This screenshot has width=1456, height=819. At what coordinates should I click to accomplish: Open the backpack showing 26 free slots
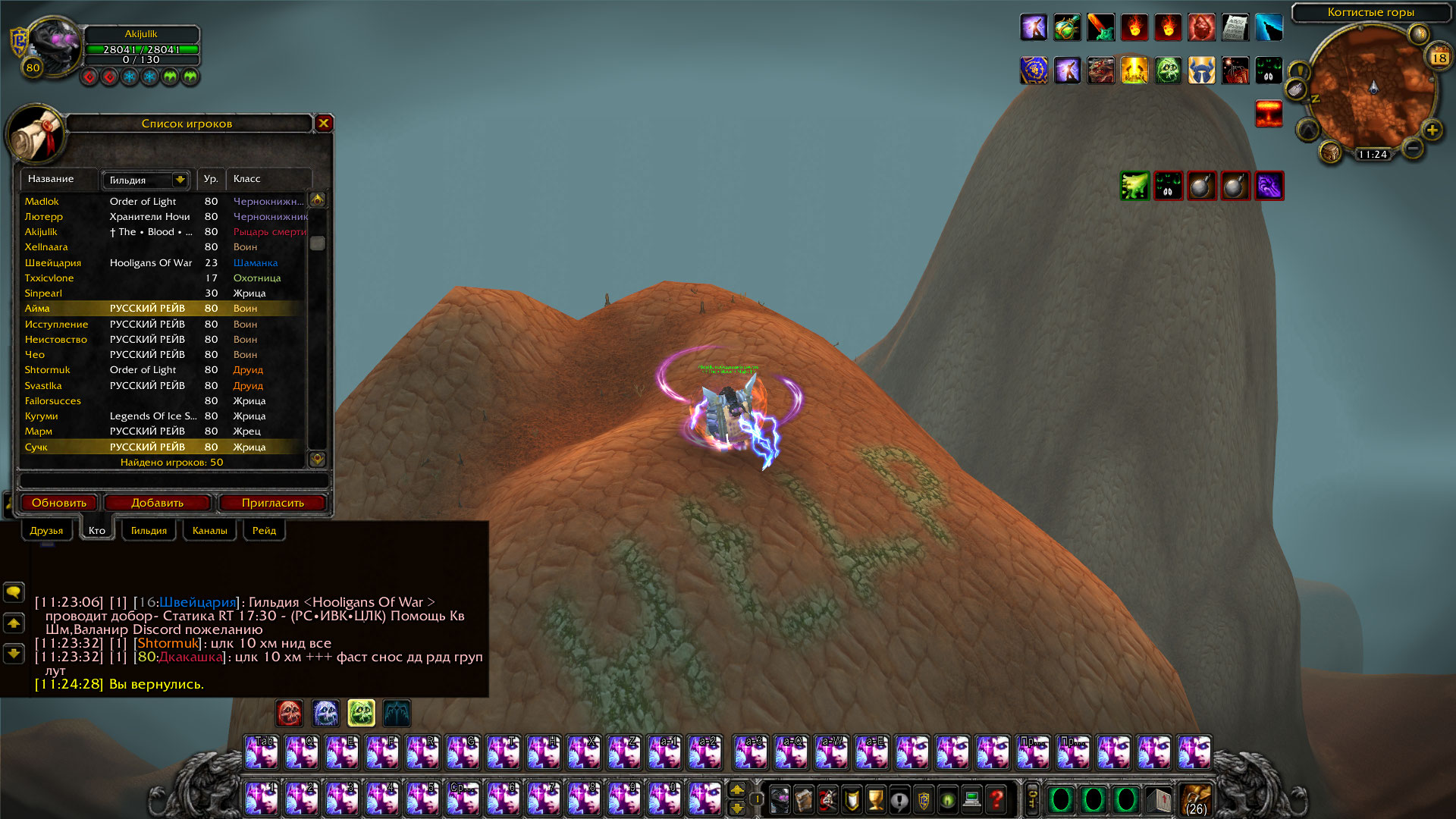(x=1196, y=799)
